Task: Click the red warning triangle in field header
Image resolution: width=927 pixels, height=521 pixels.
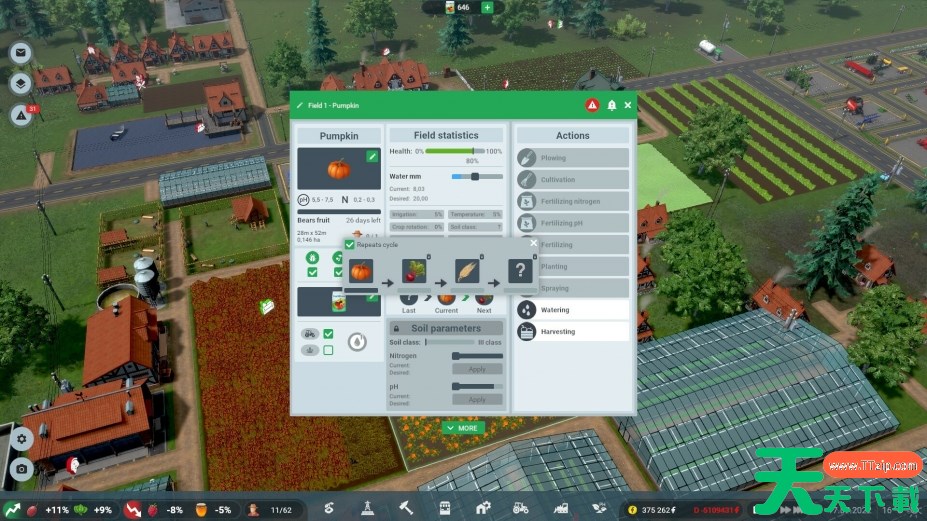Action: pyautogui.click(x=592, y=105)
